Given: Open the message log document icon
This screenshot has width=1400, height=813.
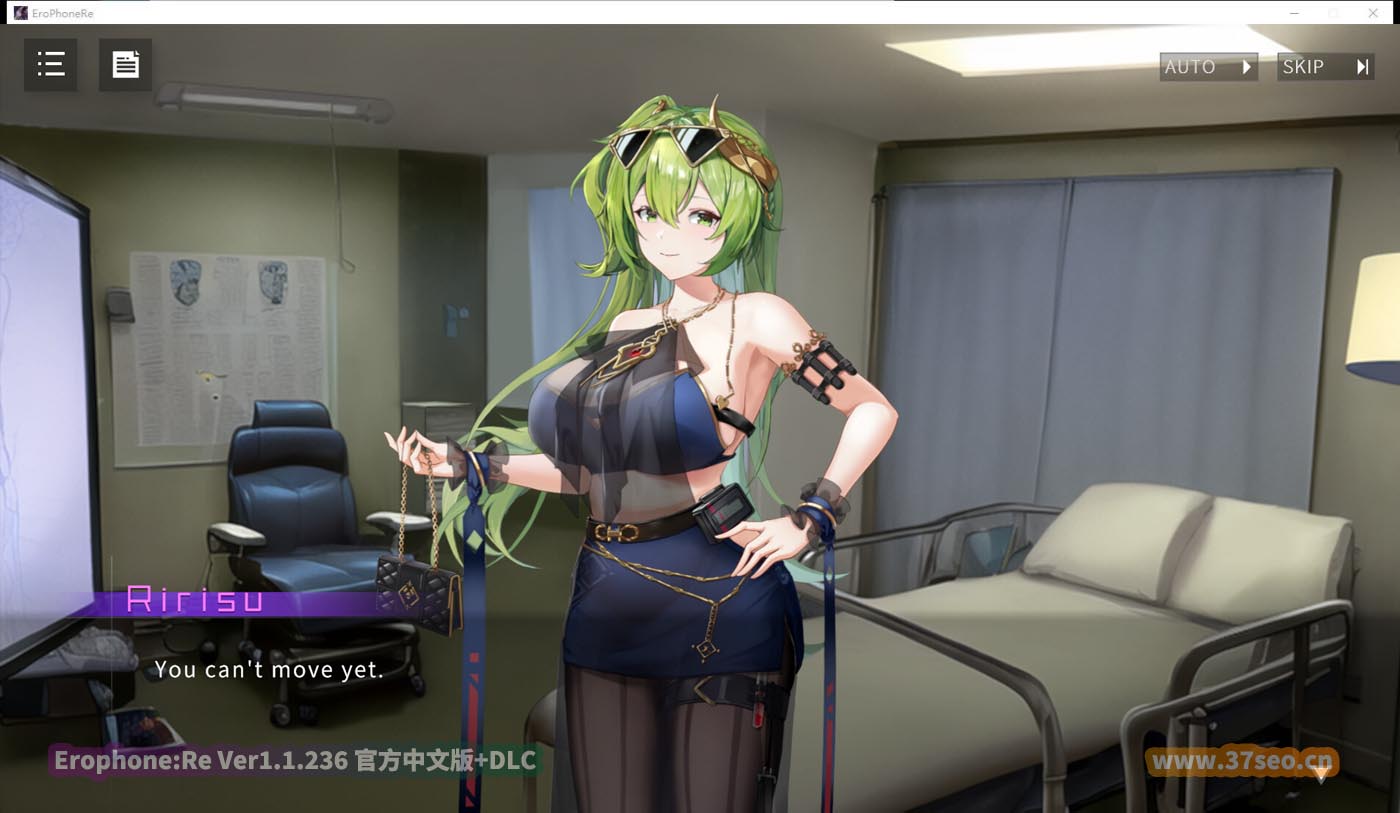Looking at the screenshot, I should (125, 64).
